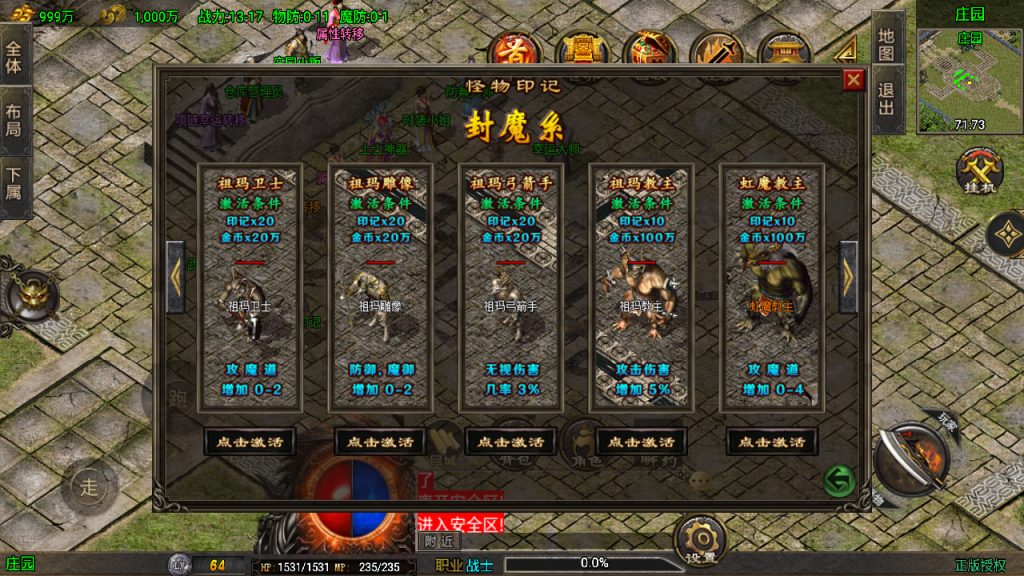
Task: Tap the 附近 nearby chat button
Action: [x=437, y=541]
